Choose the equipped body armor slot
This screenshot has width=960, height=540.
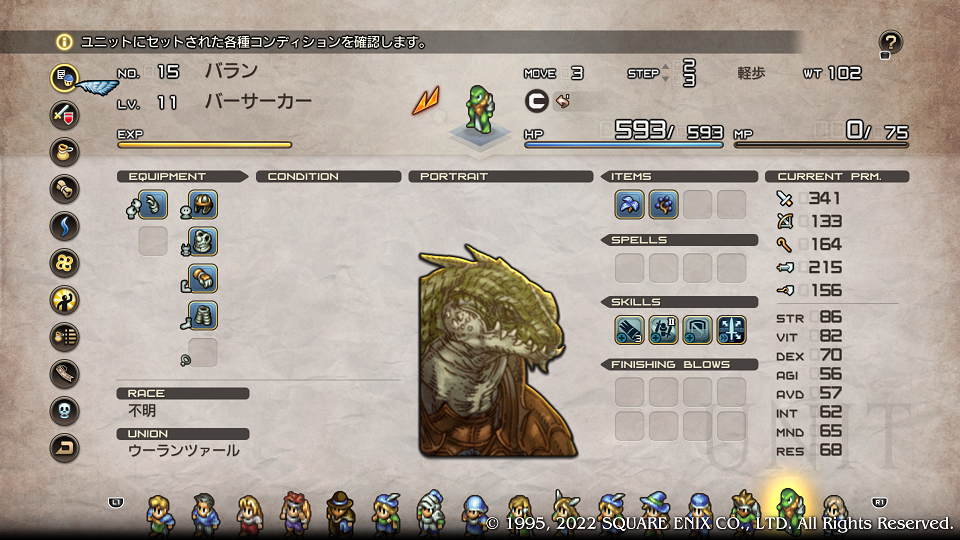pyautogui.click(x=203, y=241)
